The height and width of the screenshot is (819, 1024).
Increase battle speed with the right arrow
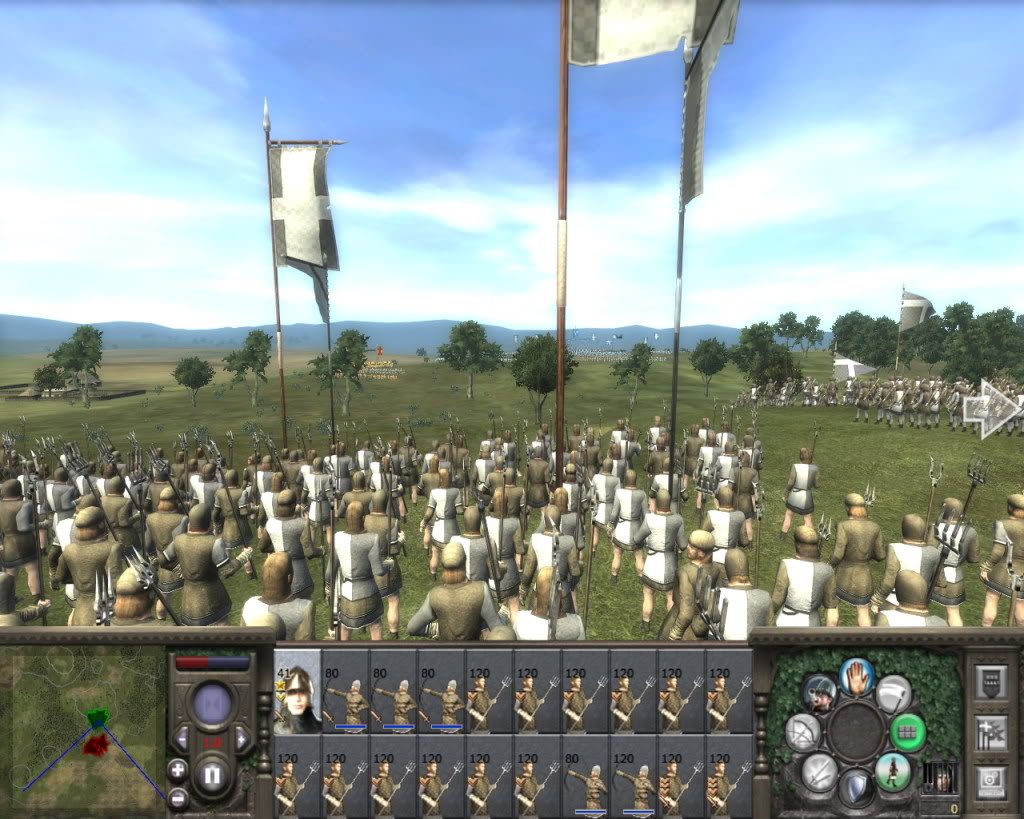coord(241,740)
